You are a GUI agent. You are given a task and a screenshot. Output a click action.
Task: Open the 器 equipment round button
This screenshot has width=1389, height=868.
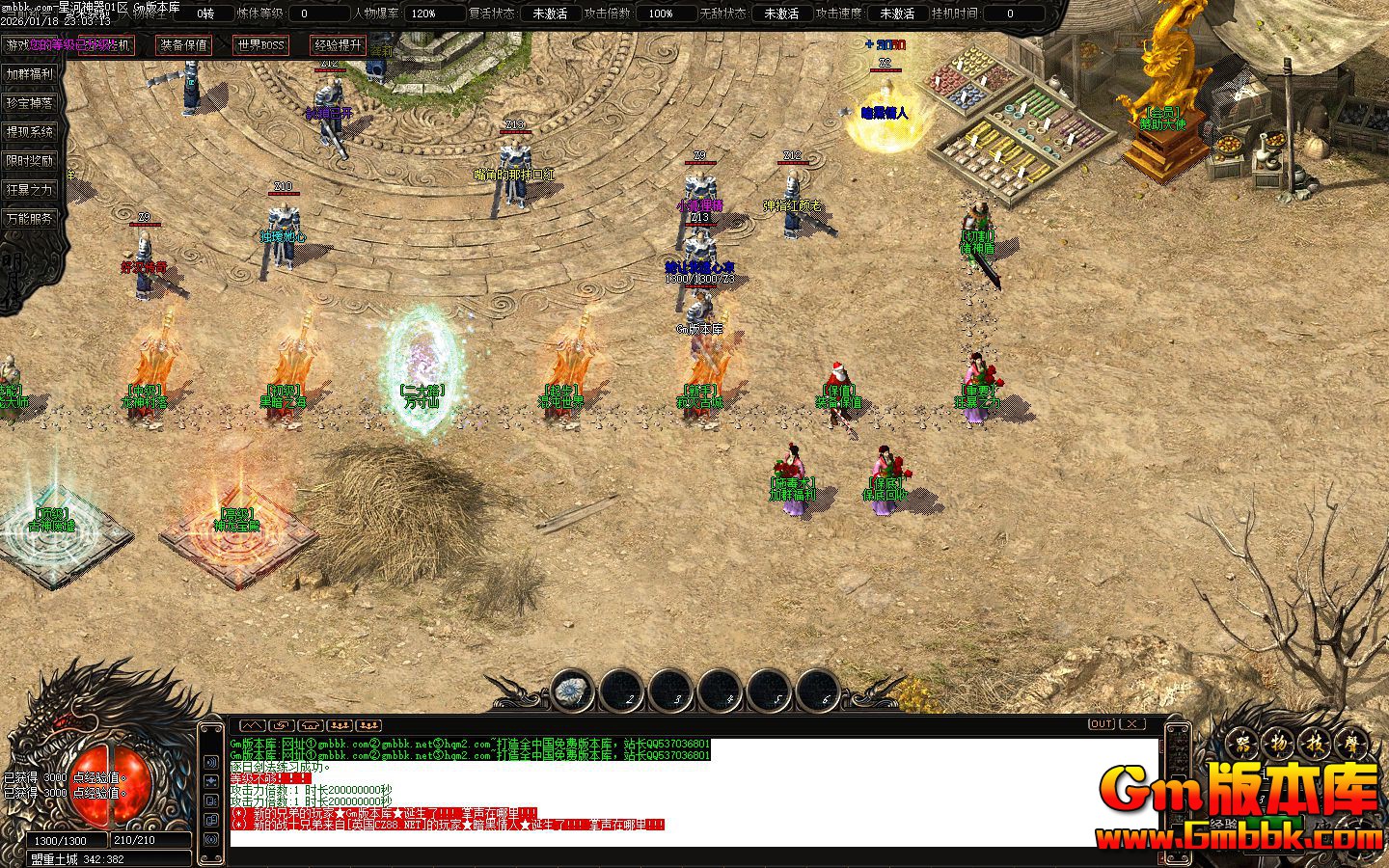1244,744
